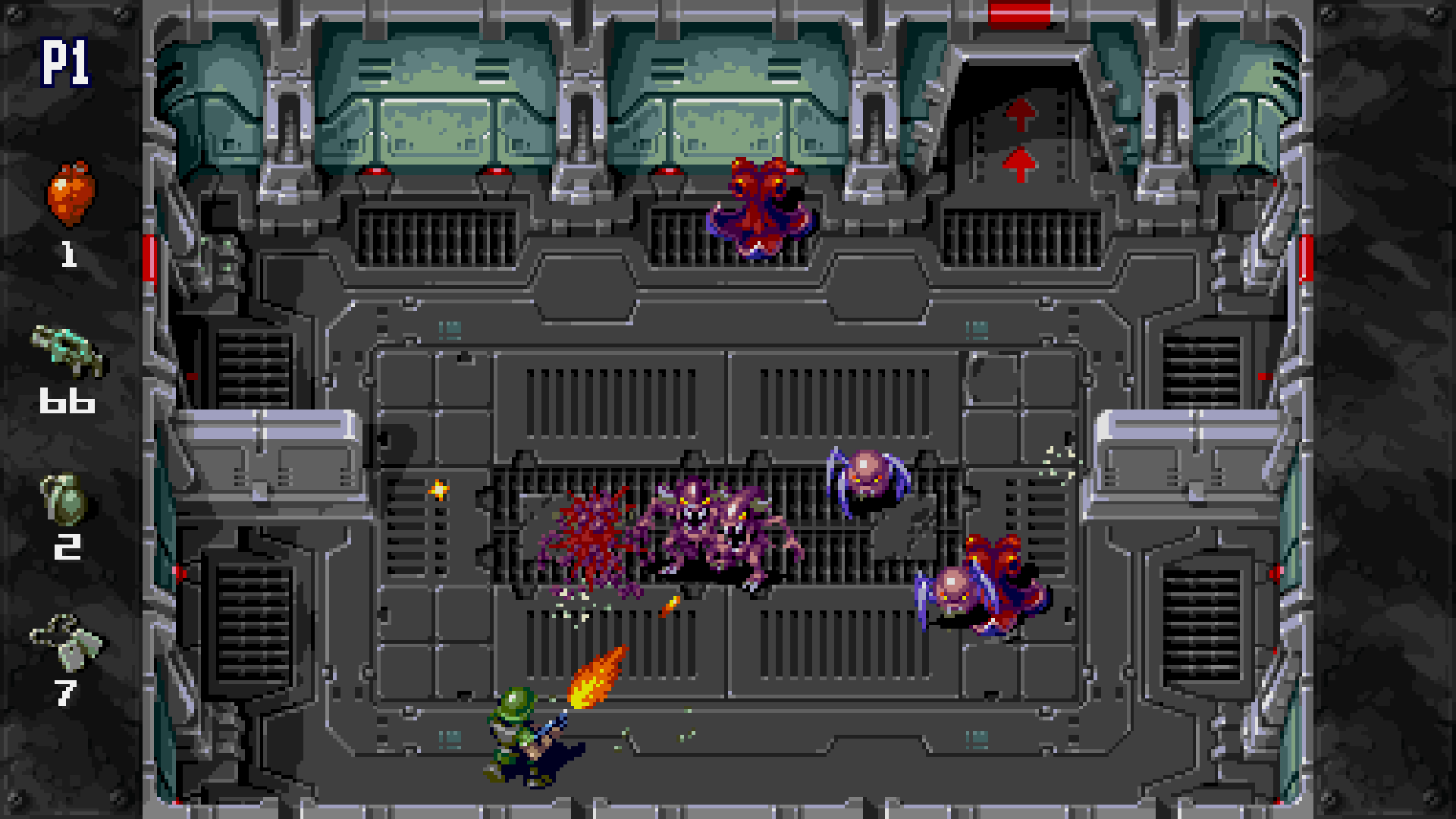Click the machine gun ammo icon showing 66
Screen dimensions: 1456x819
pos(67,353)
